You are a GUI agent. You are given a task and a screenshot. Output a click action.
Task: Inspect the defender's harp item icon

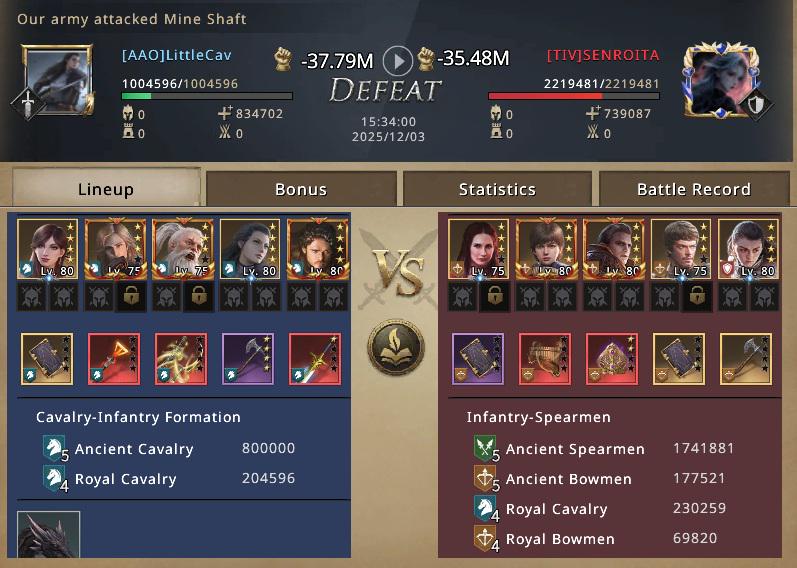(x=545, y=359)
